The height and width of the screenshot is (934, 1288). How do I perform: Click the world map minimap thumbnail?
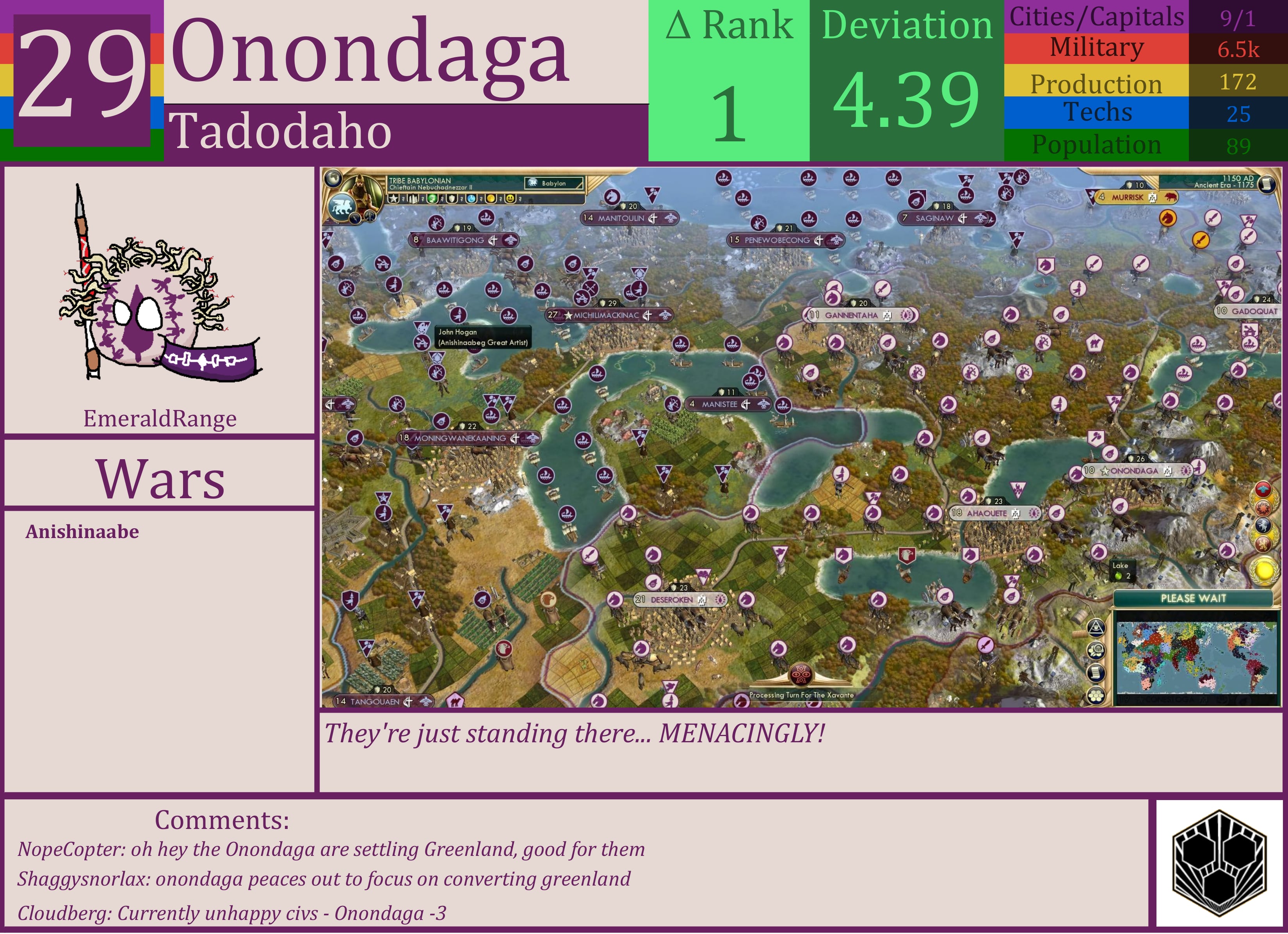click(x=1197, y=657)
